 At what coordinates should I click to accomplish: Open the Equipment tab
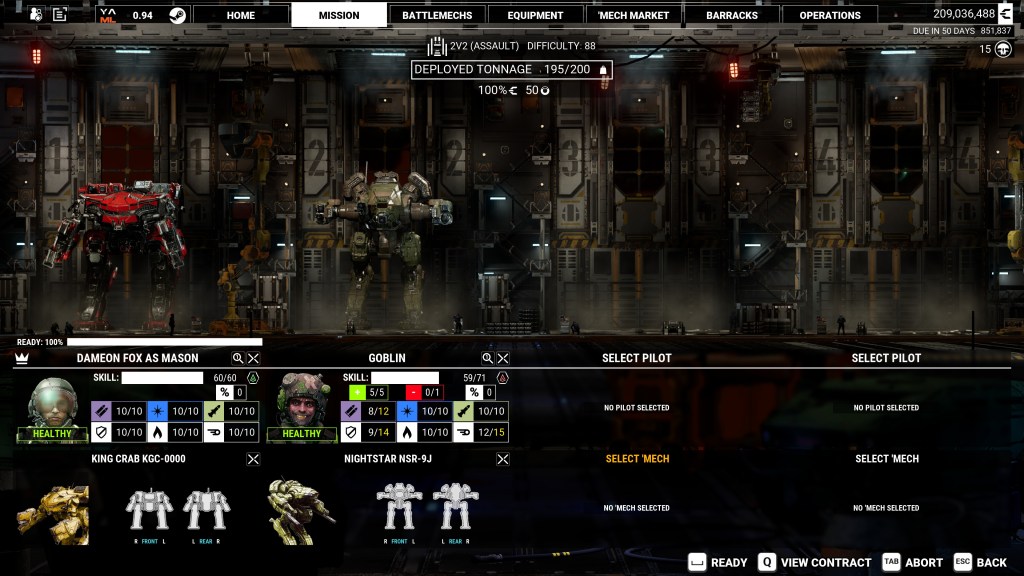(535, 15)
